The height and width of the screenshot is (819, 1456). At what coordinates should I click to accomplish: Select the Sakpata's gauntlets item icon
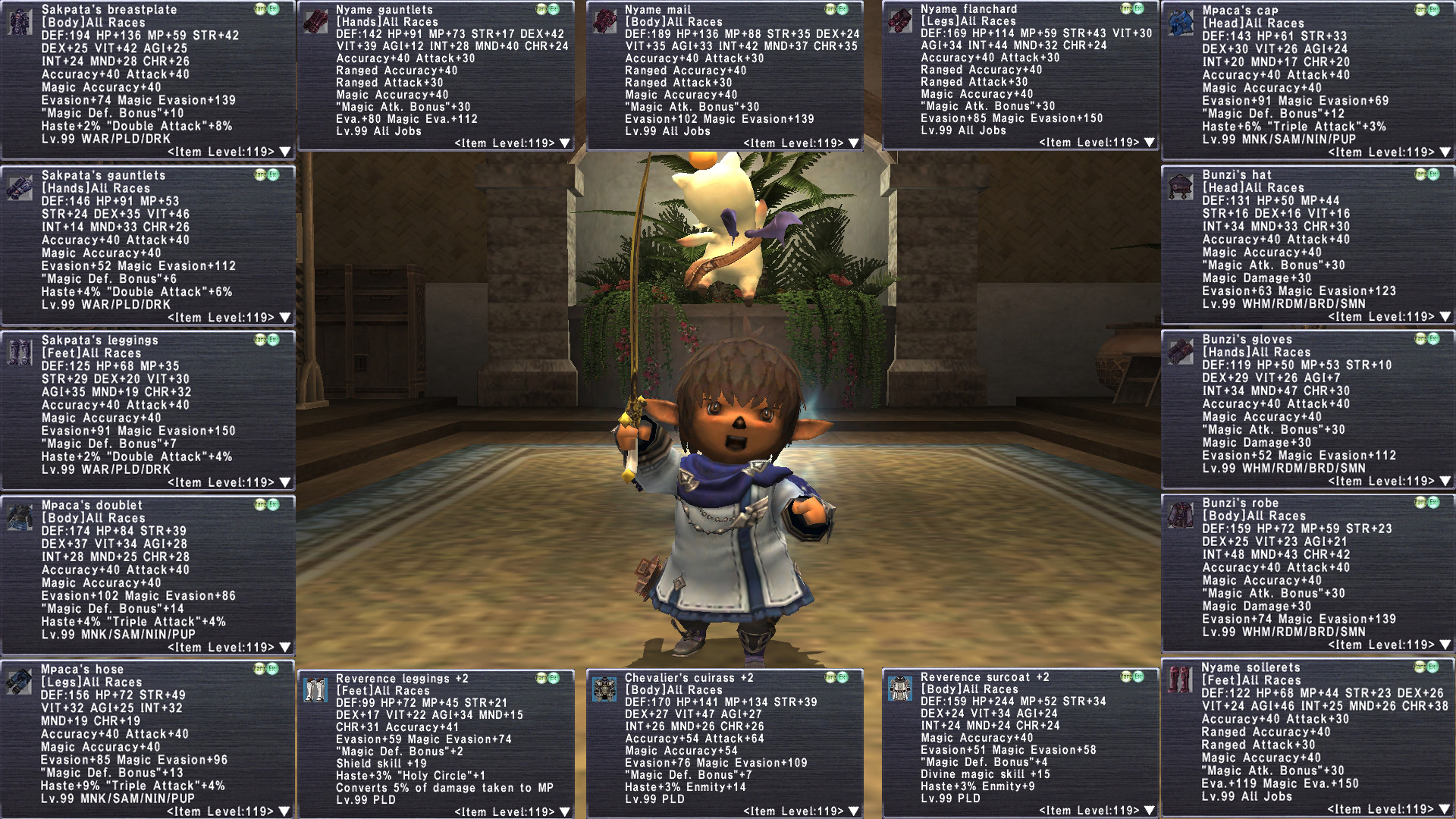(x=20, y=186)
